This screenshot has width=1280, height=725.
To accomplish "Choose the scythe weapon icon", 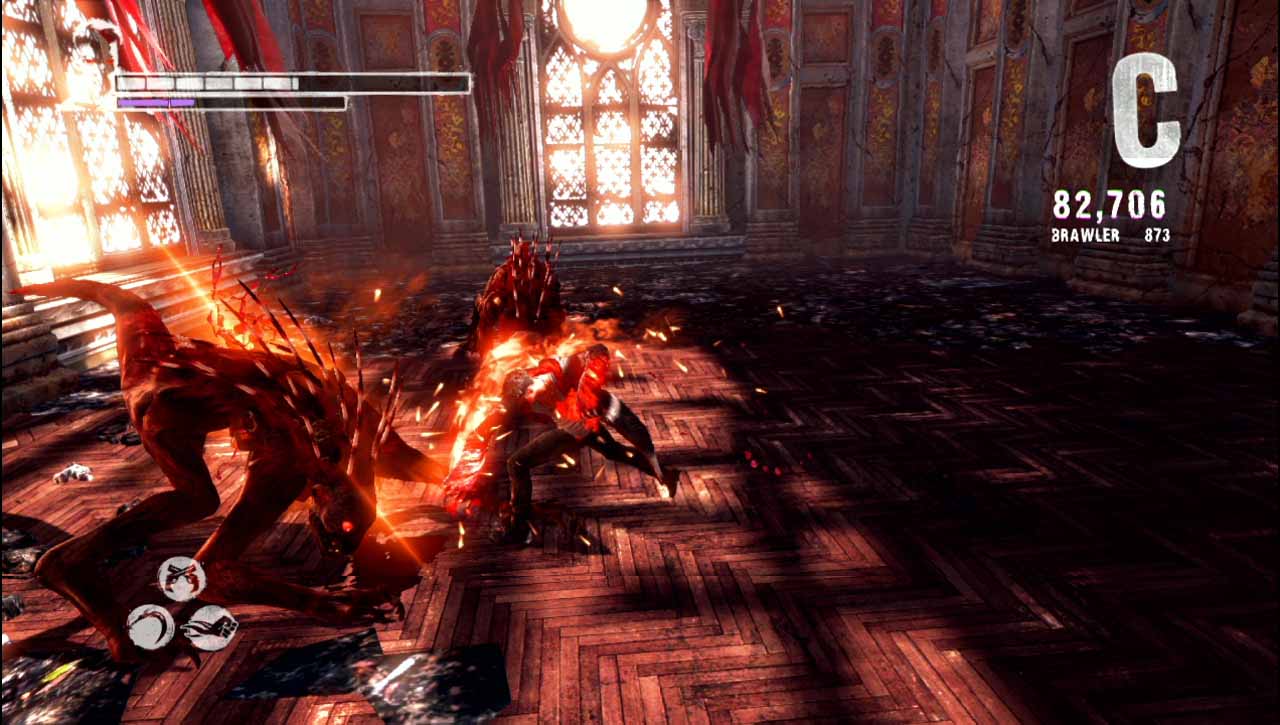I will click(151, 627).
